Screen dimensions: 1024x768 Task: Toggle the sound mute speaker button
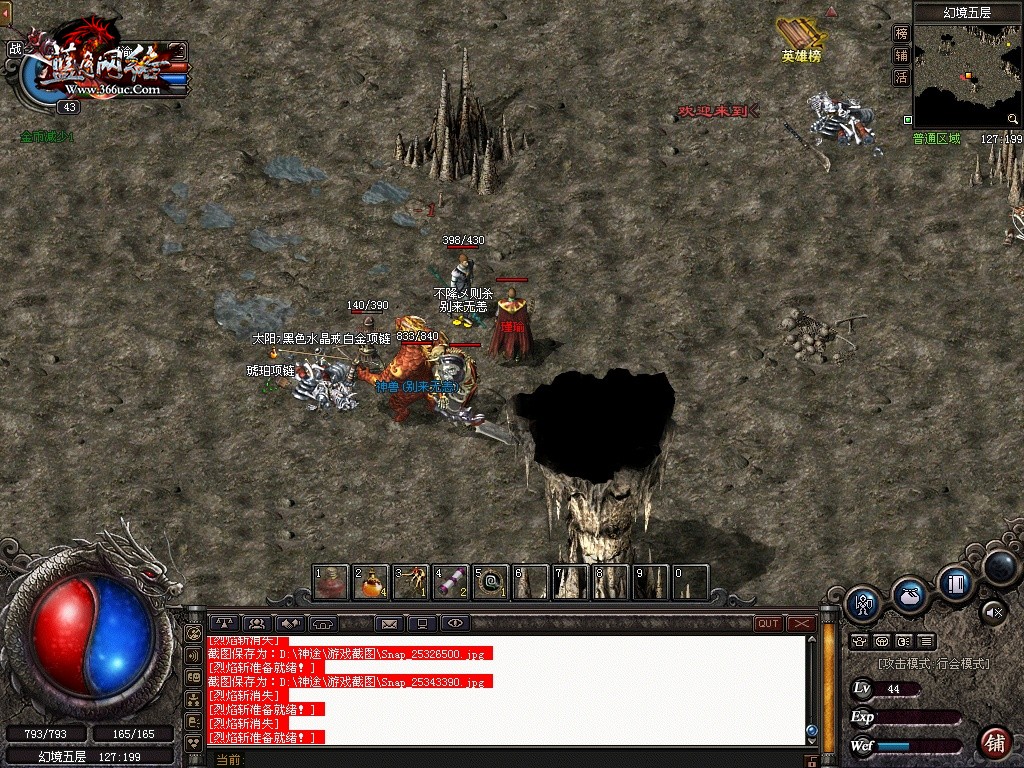tap(993, 610)
